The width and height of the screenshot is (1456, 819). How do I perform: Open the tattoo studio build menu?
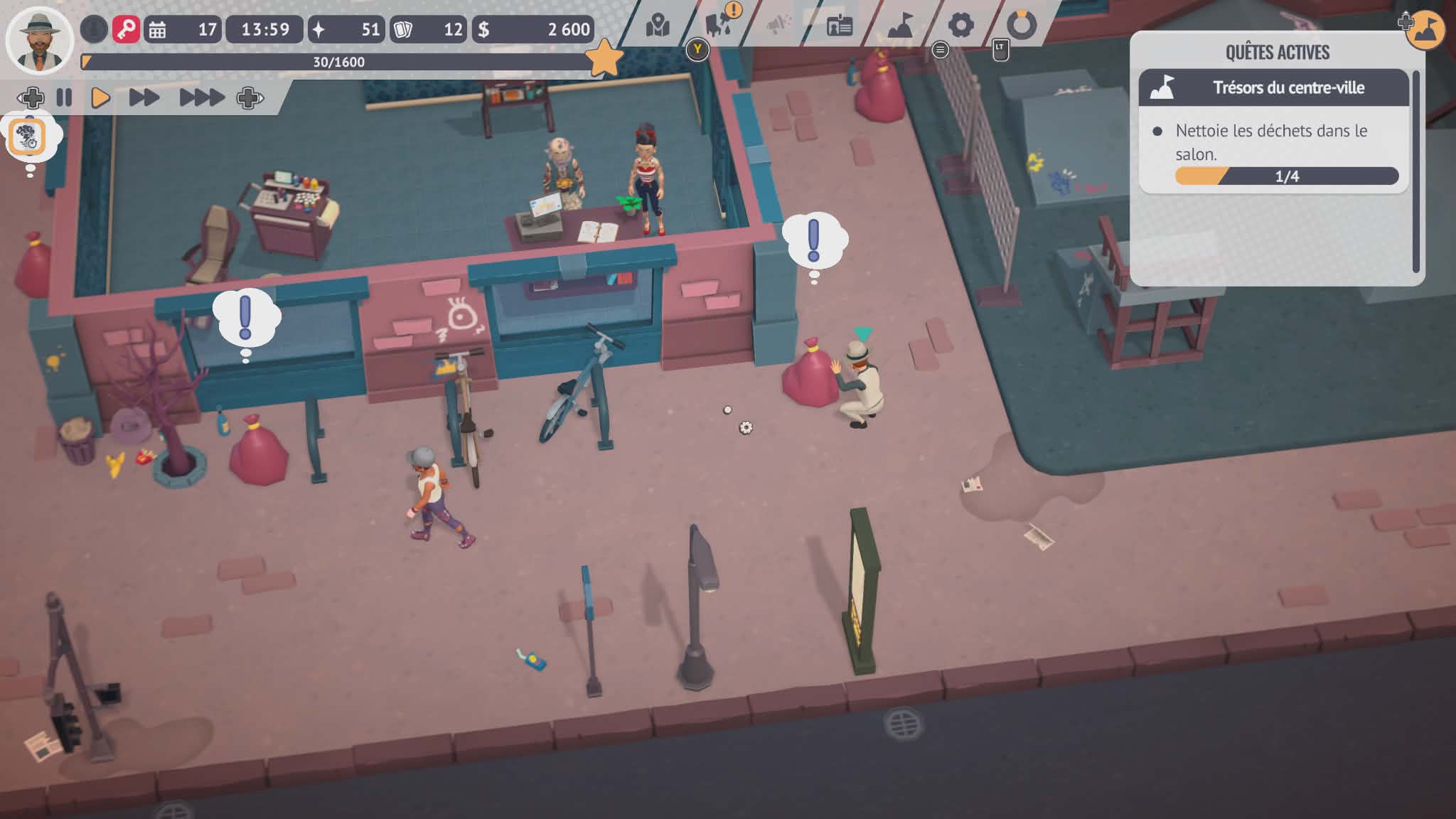click(x=719, y=25)
